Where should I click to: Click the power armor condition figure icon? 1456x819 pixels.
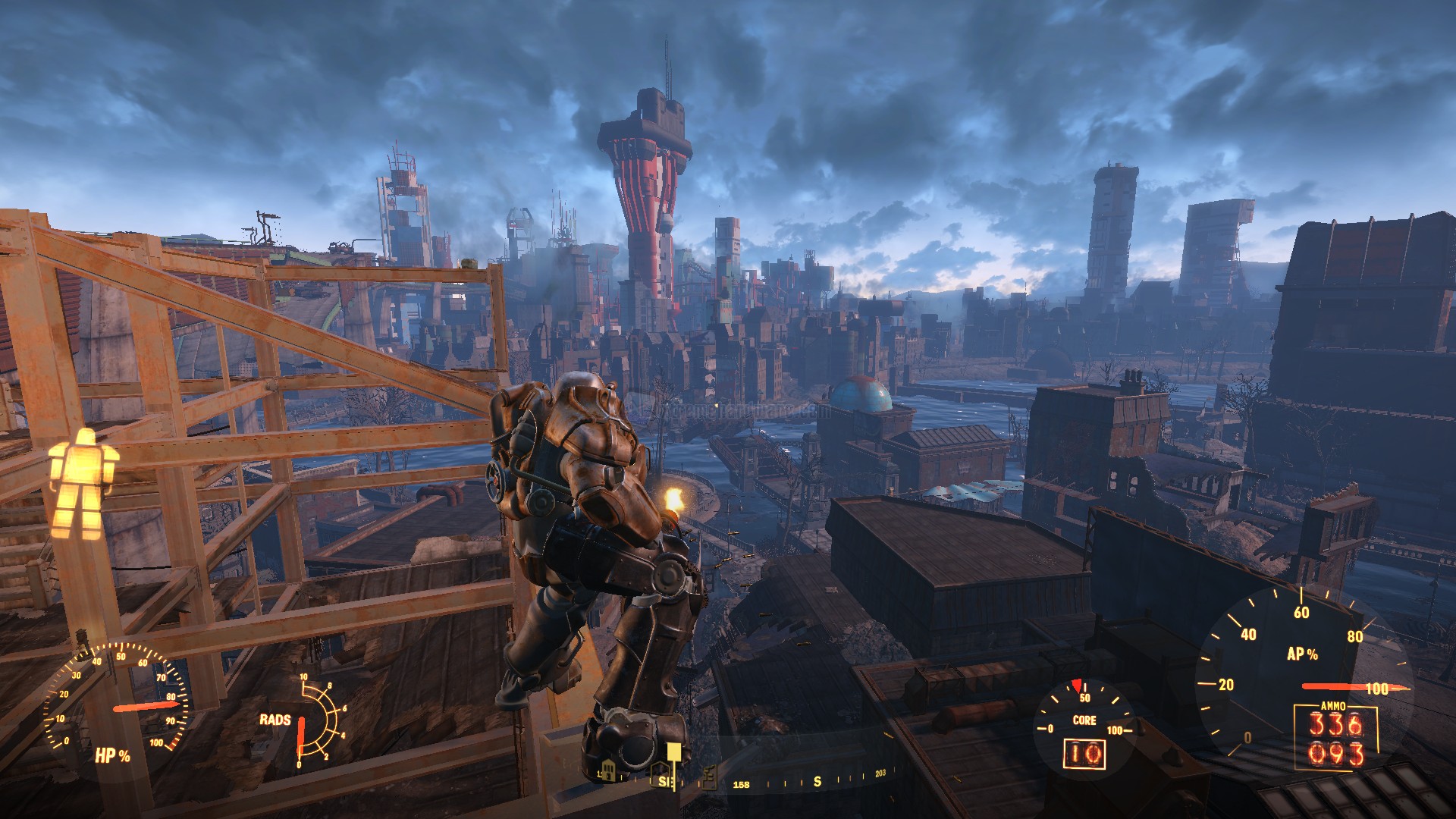83,482
